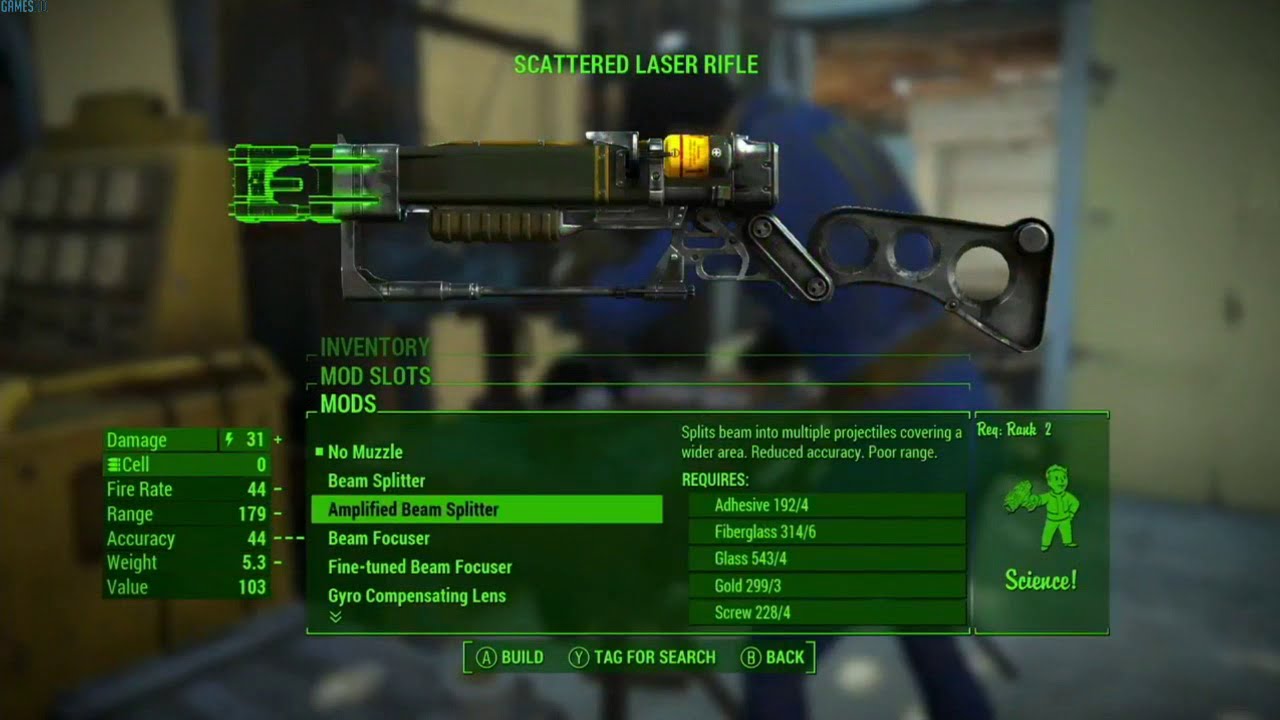Select the No Muzzle mod

click(365, 452)
